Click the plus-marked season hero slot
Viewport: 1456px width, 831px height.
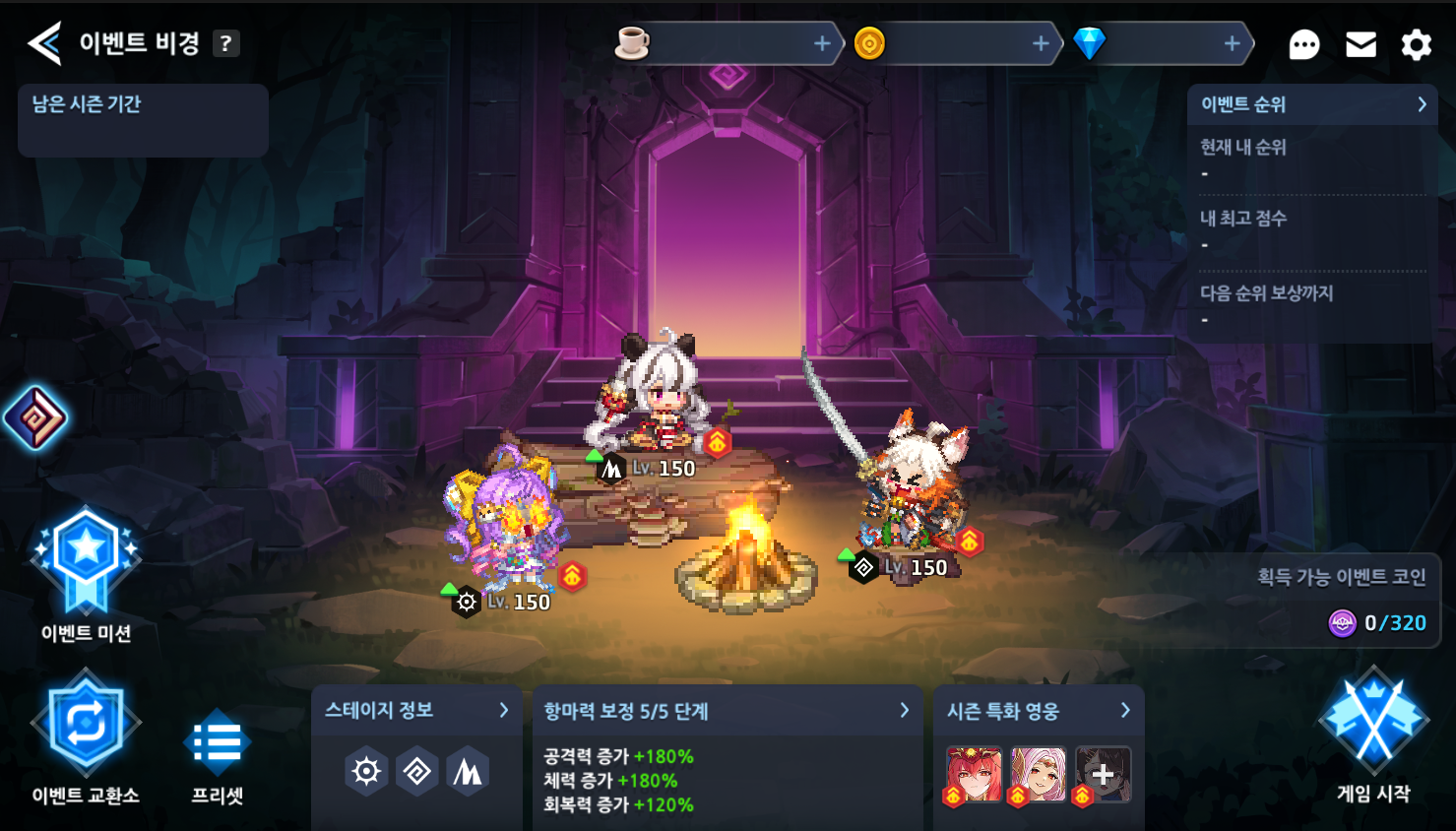coord(1104,774)
